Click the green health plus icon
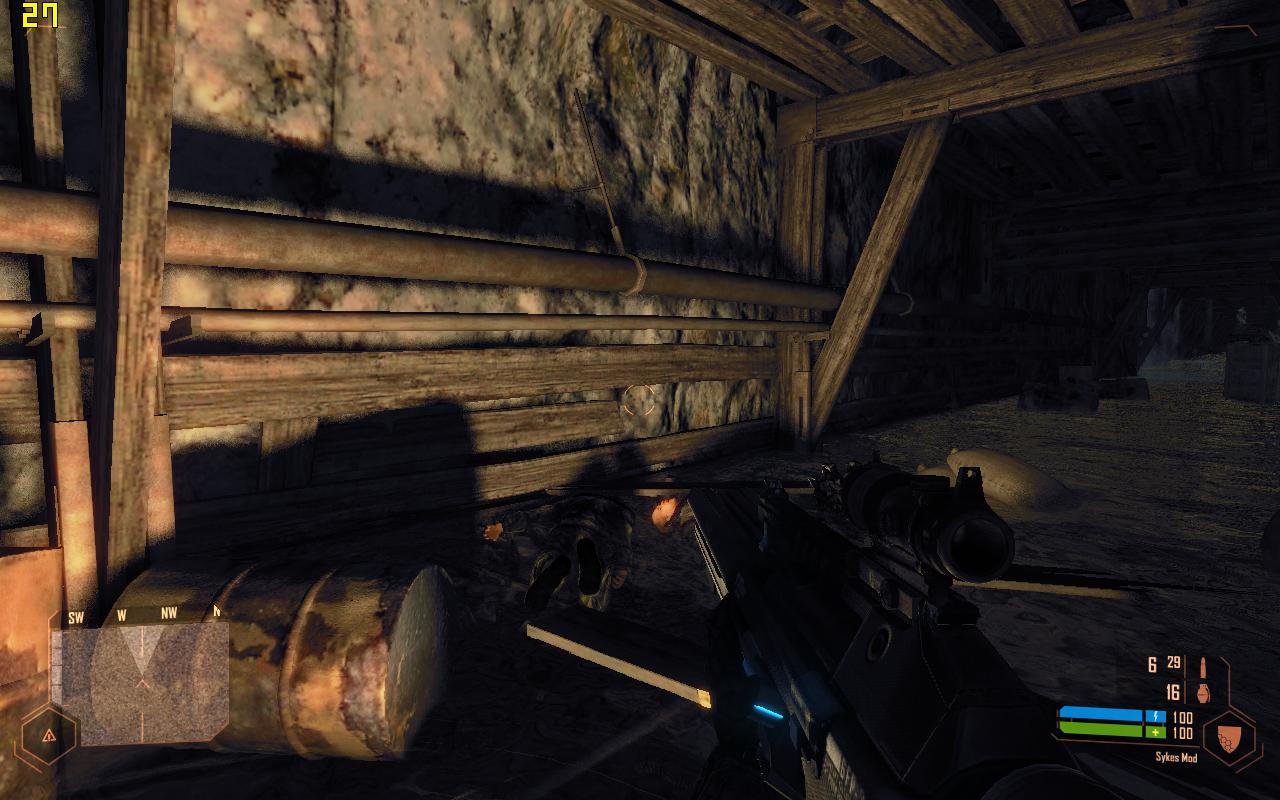1280x800 pixels. click(1156, 732)
